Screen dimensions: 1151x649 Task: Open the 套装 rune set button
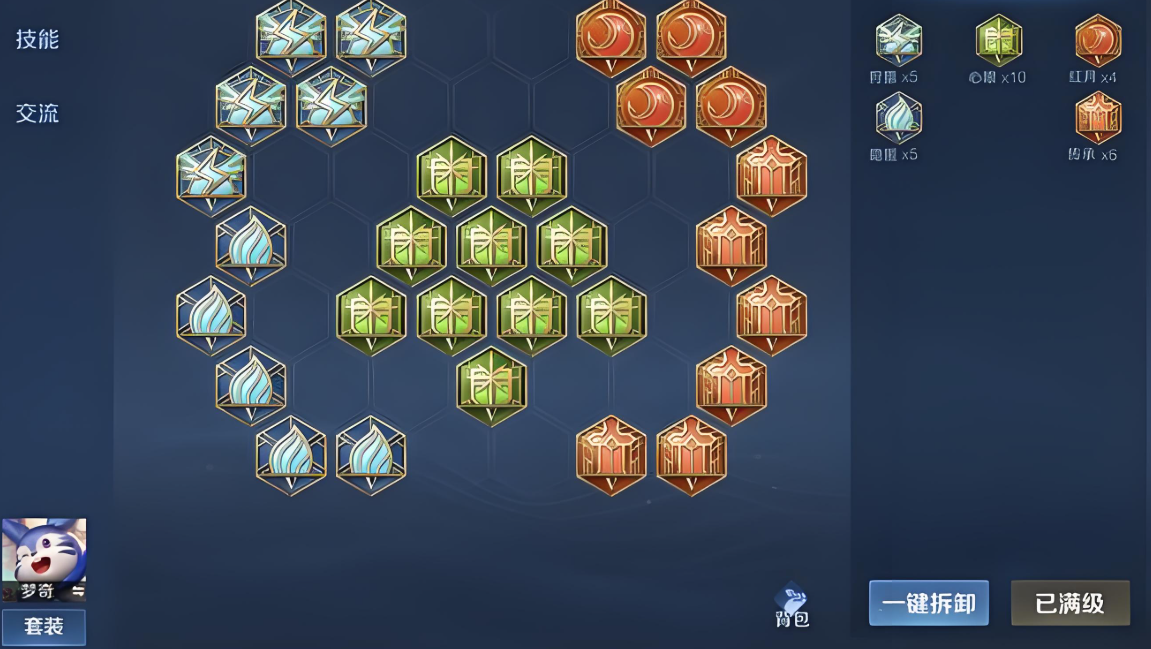coord(44,627)
